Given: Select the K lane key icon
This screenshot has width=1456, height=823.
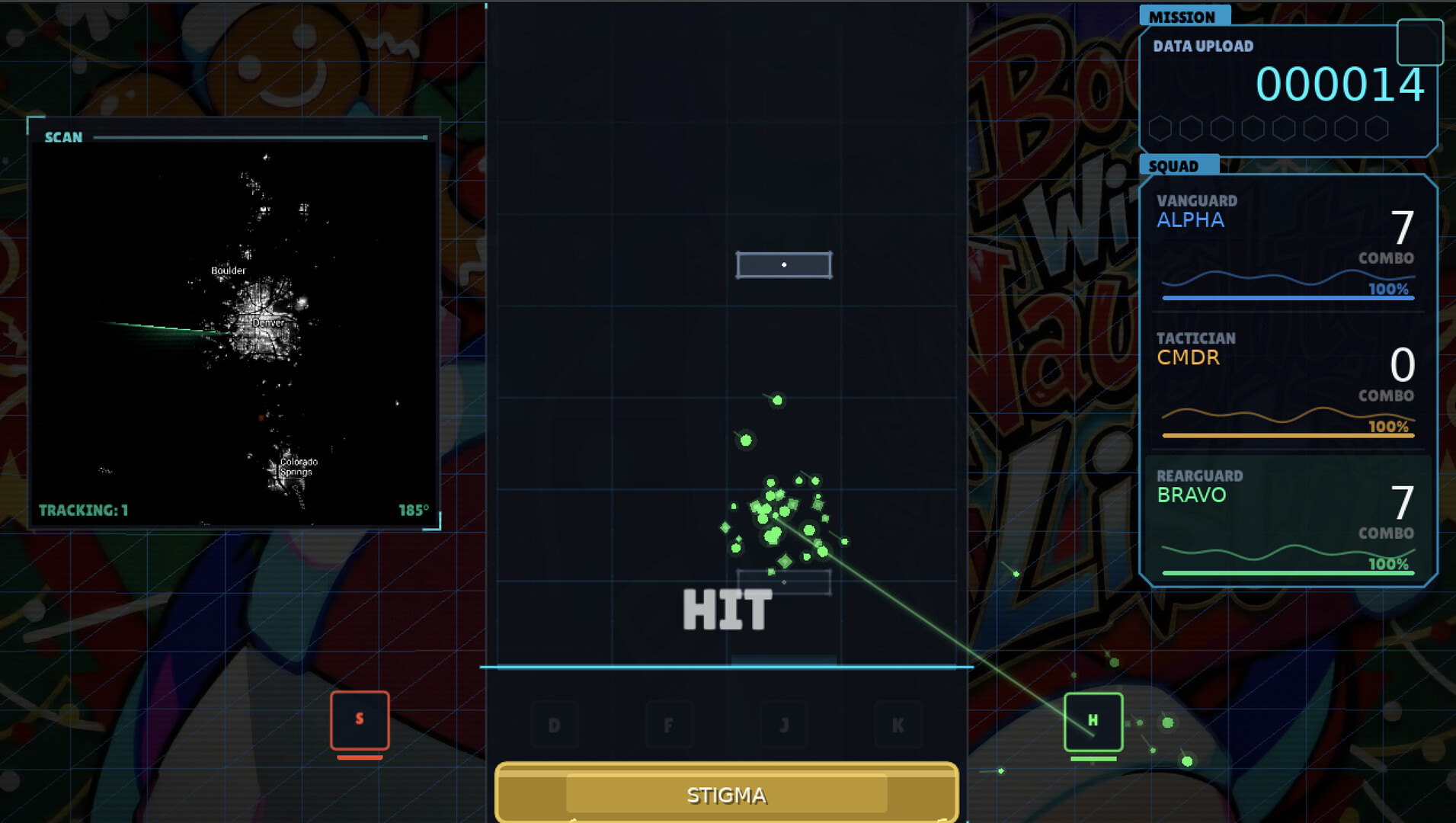Looking at the screenshot, I should tap(900, 725).
